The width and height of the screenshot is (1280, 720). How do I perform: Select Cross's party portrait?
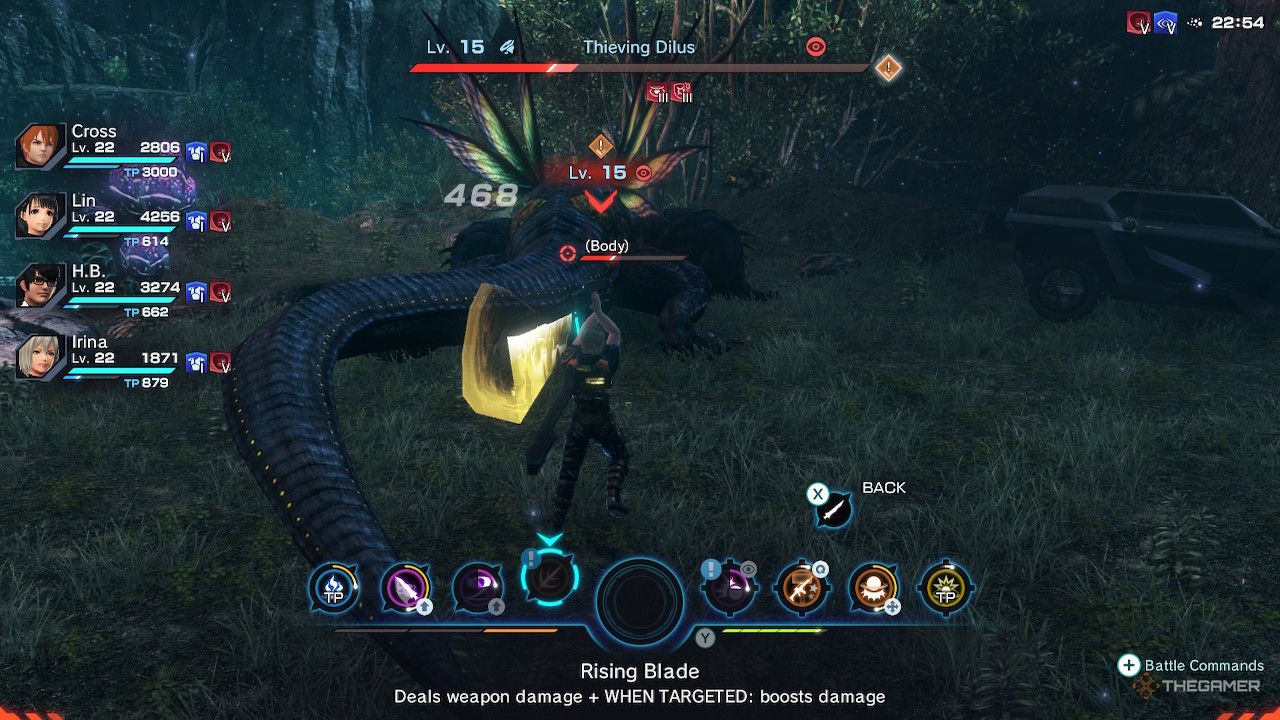point(41,147)
